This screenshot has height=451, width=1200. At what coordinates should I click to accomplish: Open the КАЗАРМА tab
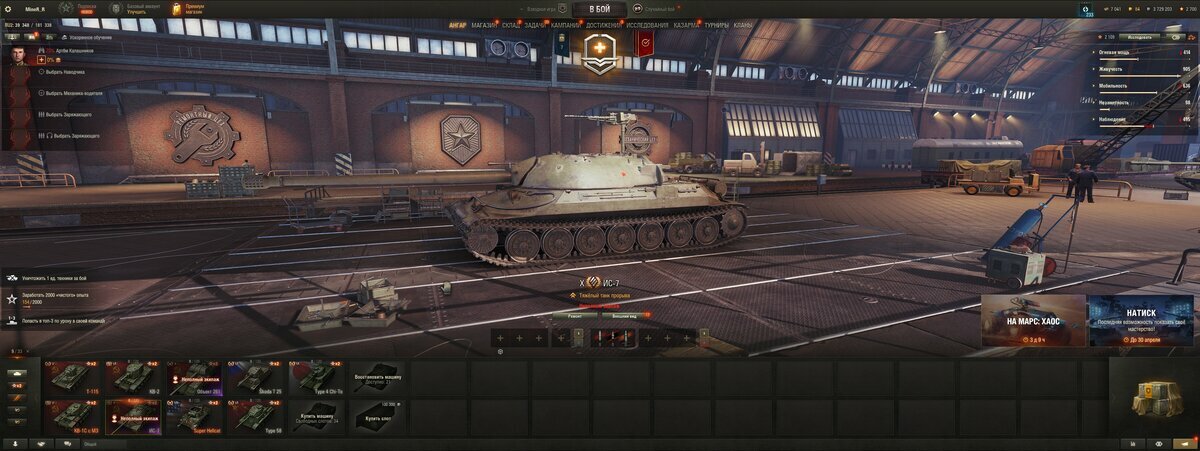pyautogui.click(x=687, y=25)
